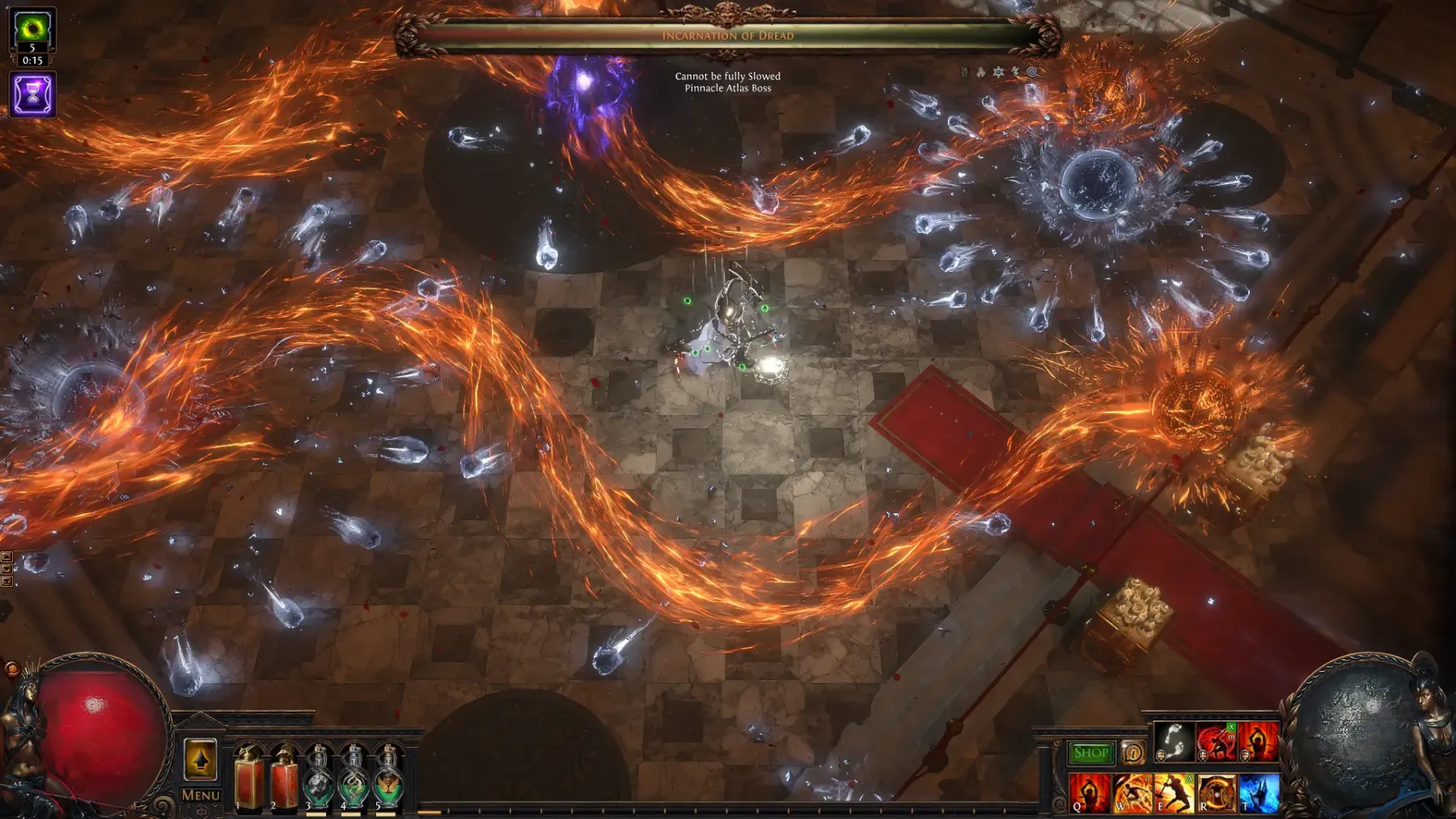Open the Menu button

point(201,796)
